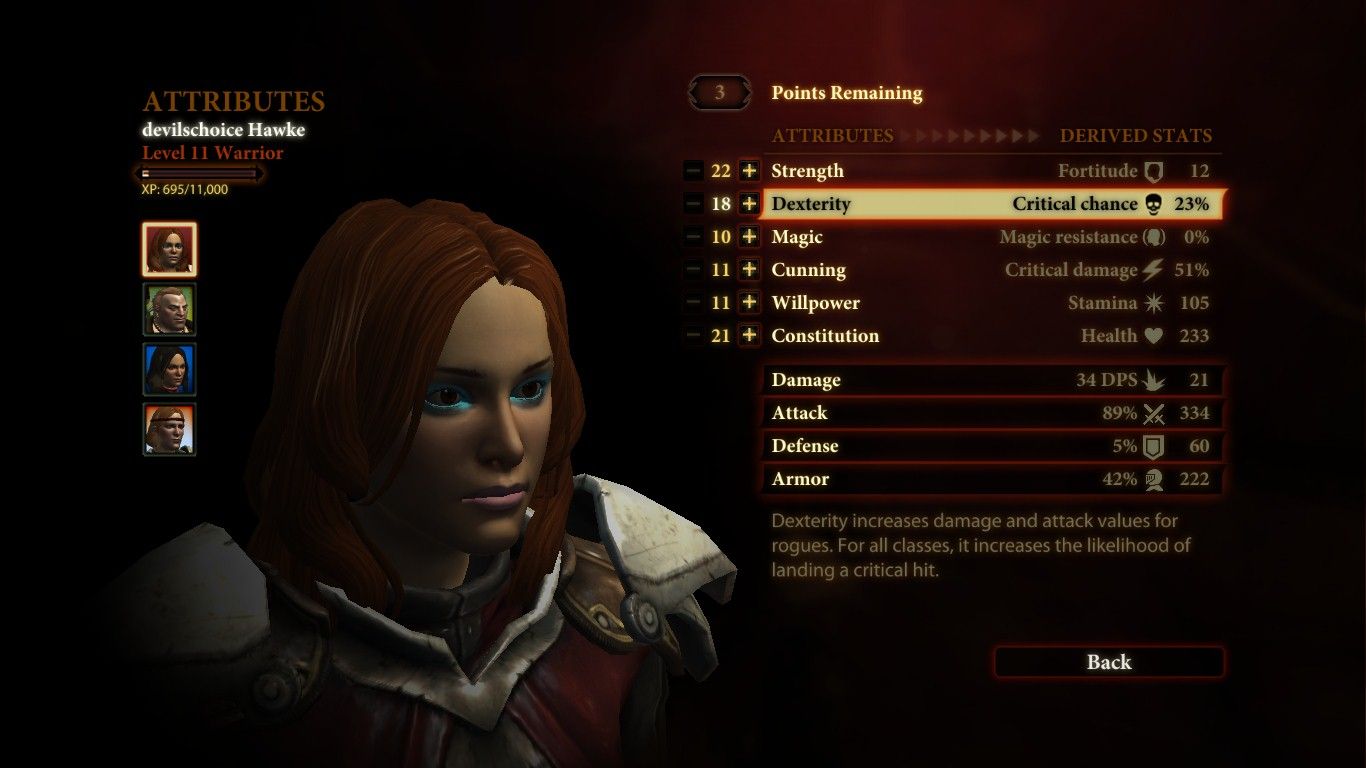The image size is (1366, 768).
Task: Add a point to Willpower
Action: [749, 303]
